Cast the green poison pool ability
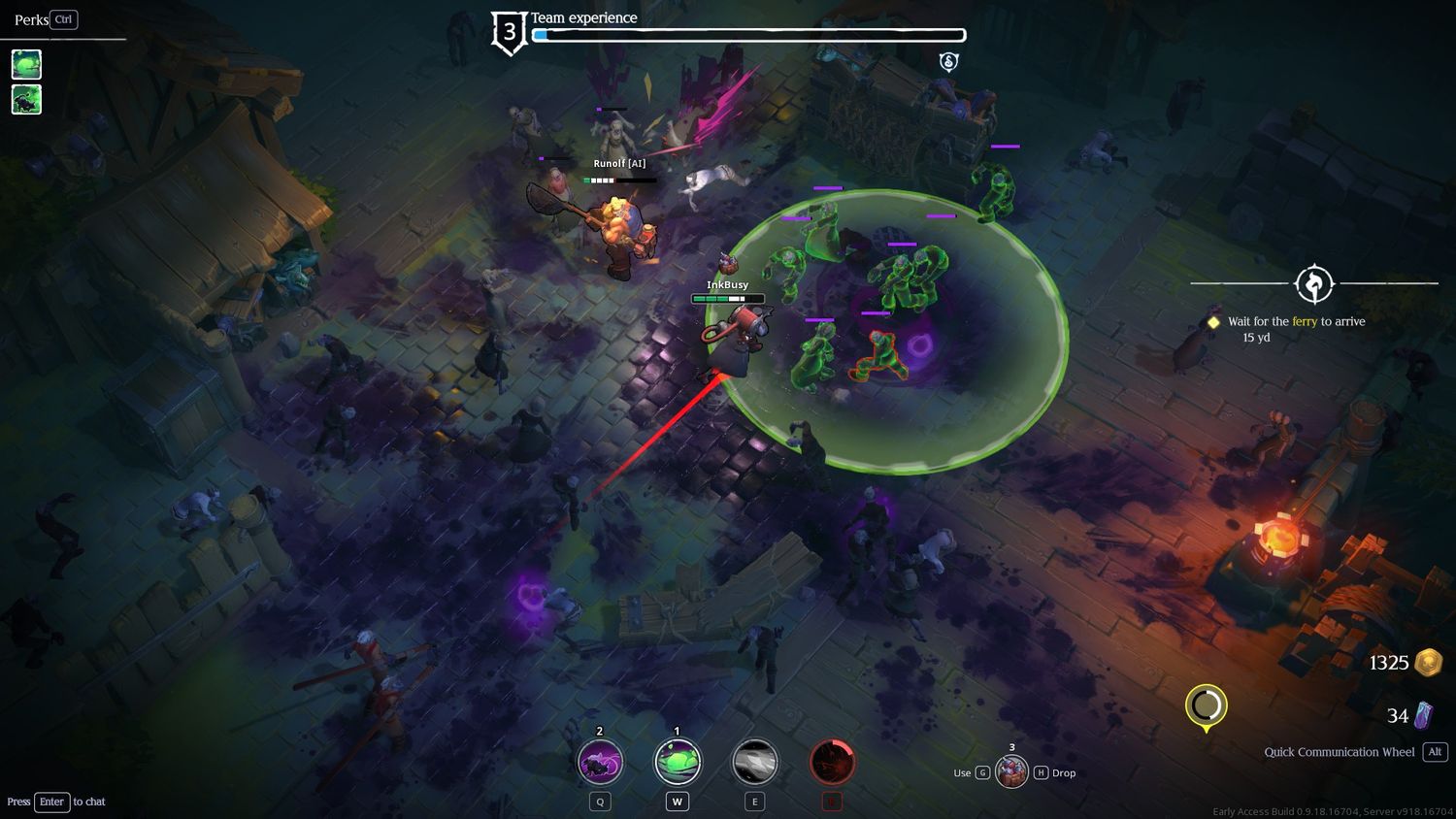 (x=678, y=762)
